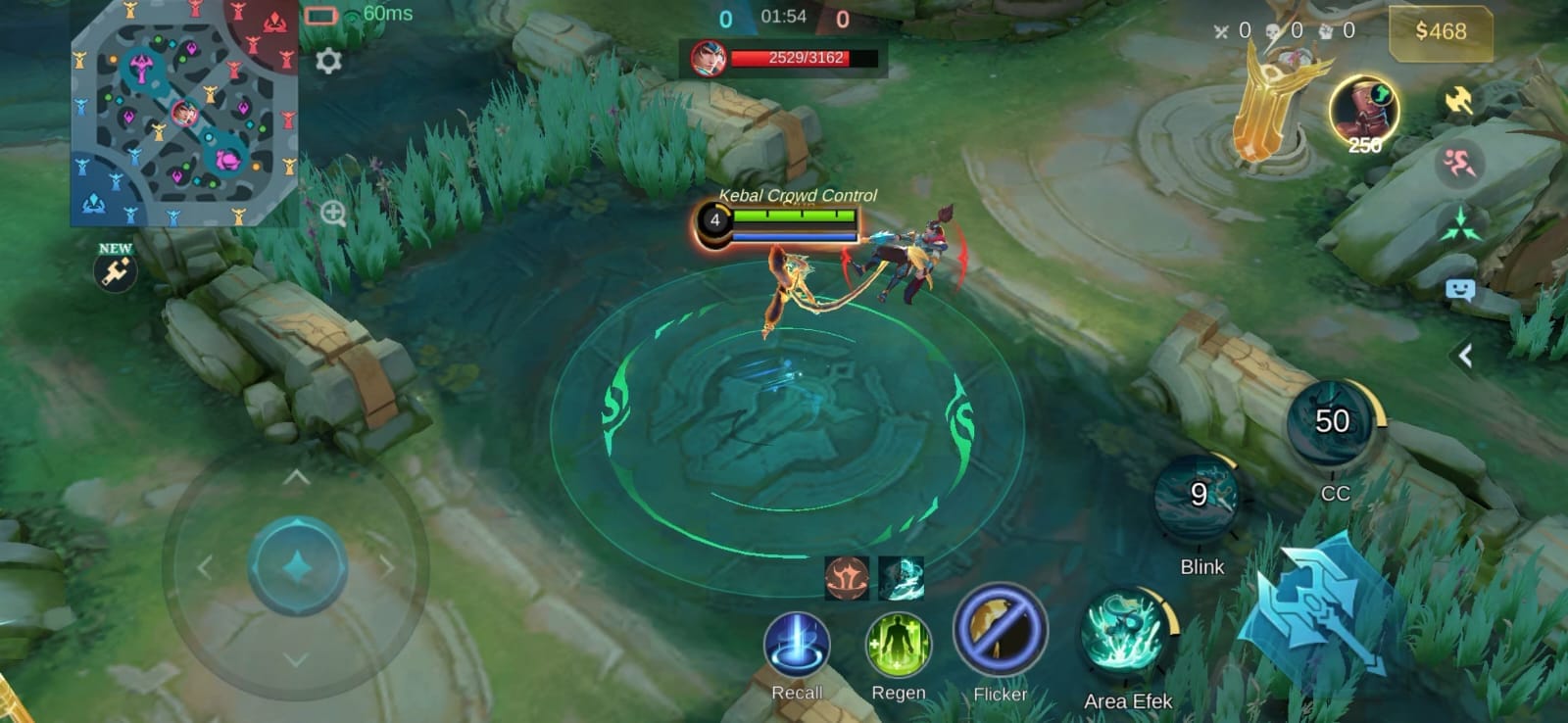
Task: Activate the Regen ability
Action: coord(898,645)
